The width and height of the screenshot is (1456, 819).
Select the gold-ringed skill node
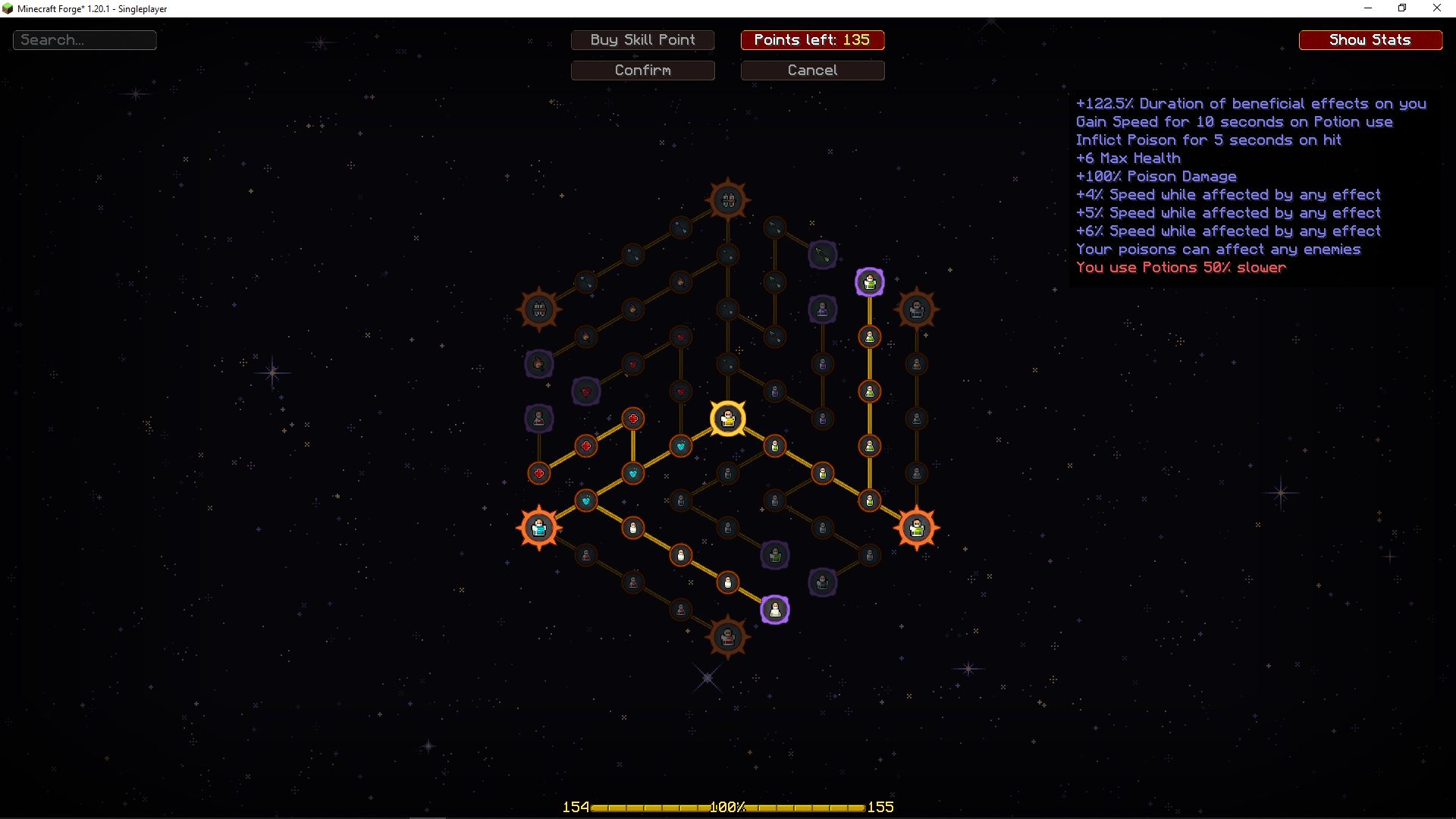pos(728,419)
